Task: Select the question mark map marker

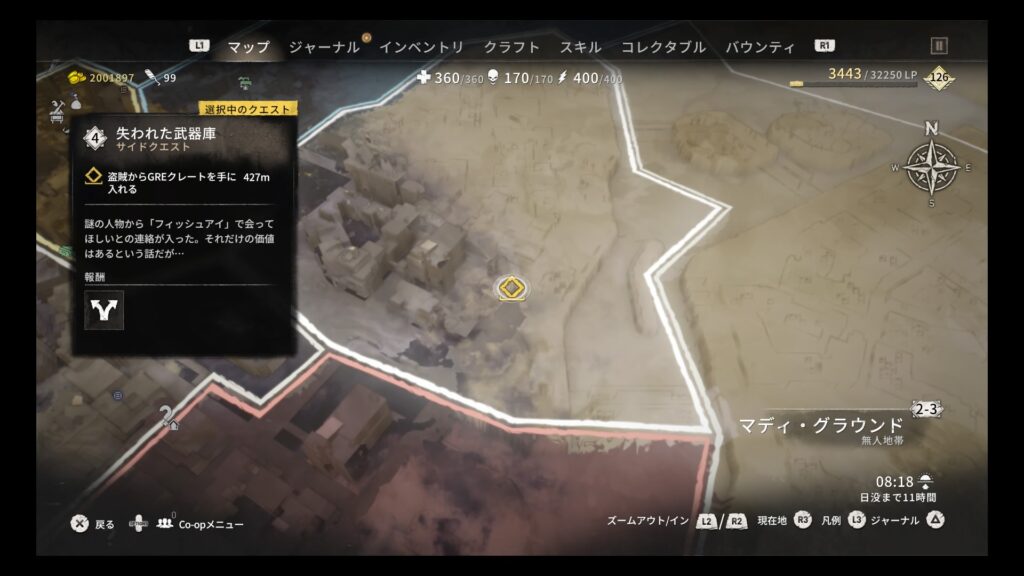Action: (x=169, y=417)
